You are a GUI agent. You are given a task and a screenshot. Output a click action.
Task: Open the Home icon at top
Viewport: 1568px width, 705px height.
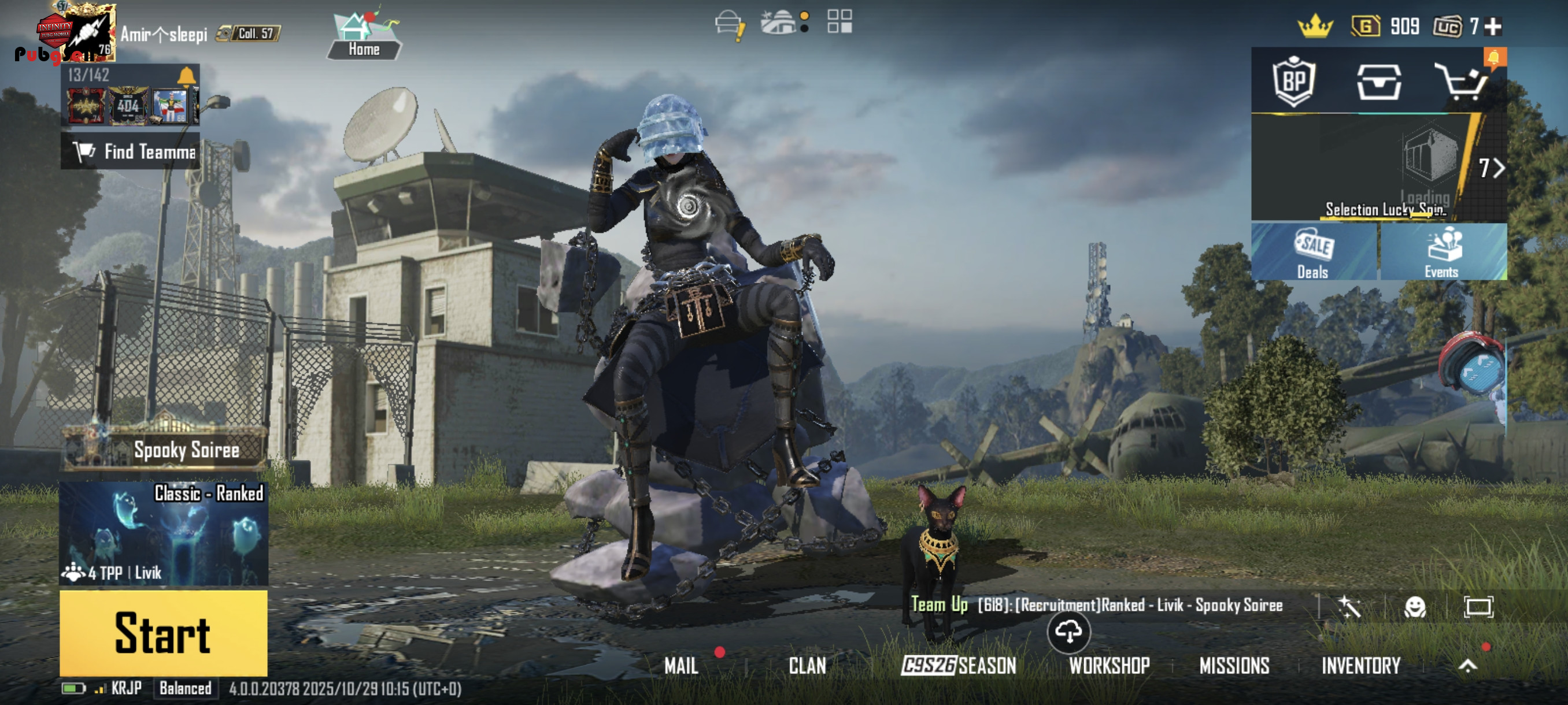(364, 35)
